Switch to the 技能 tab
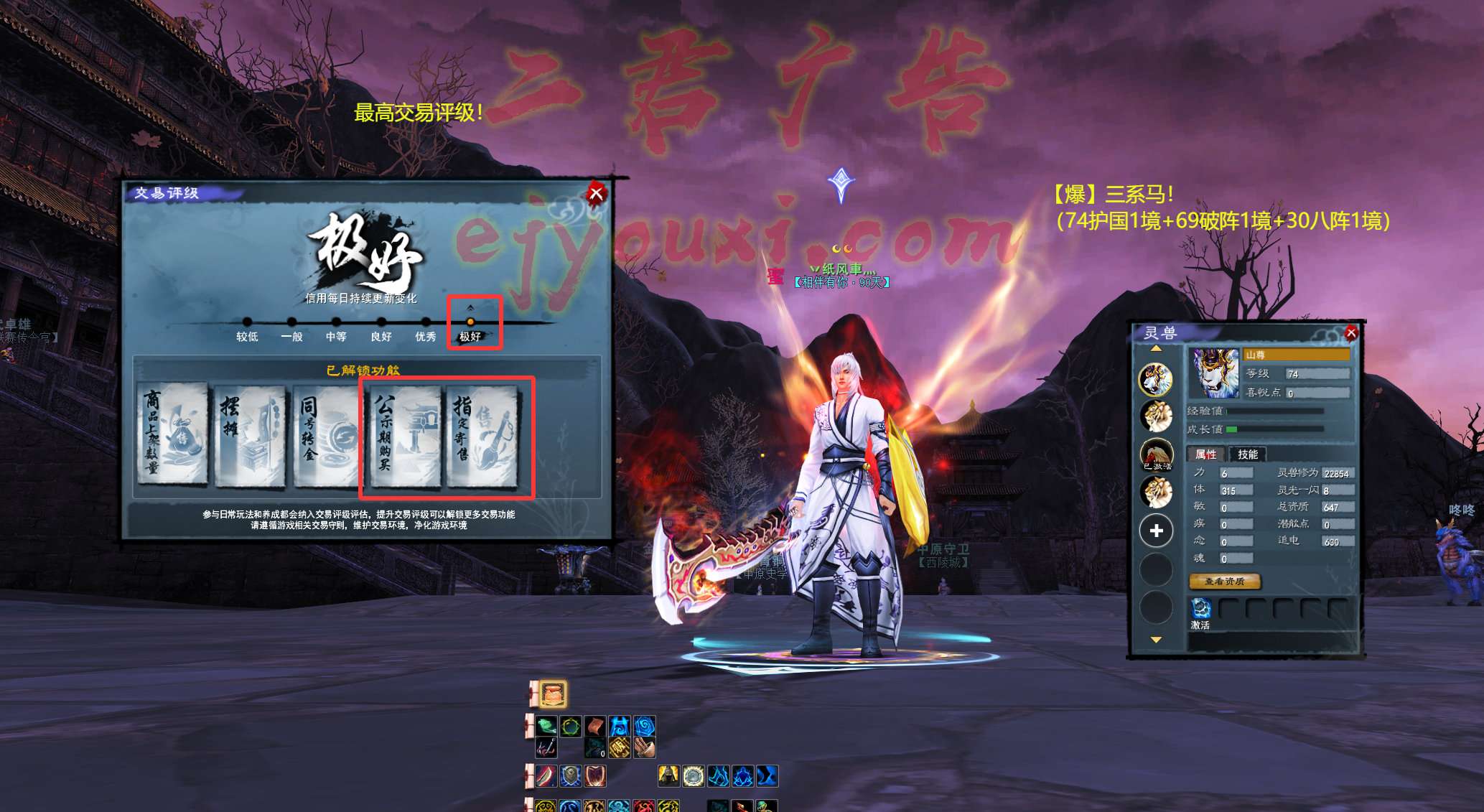 pos(1247,454)
